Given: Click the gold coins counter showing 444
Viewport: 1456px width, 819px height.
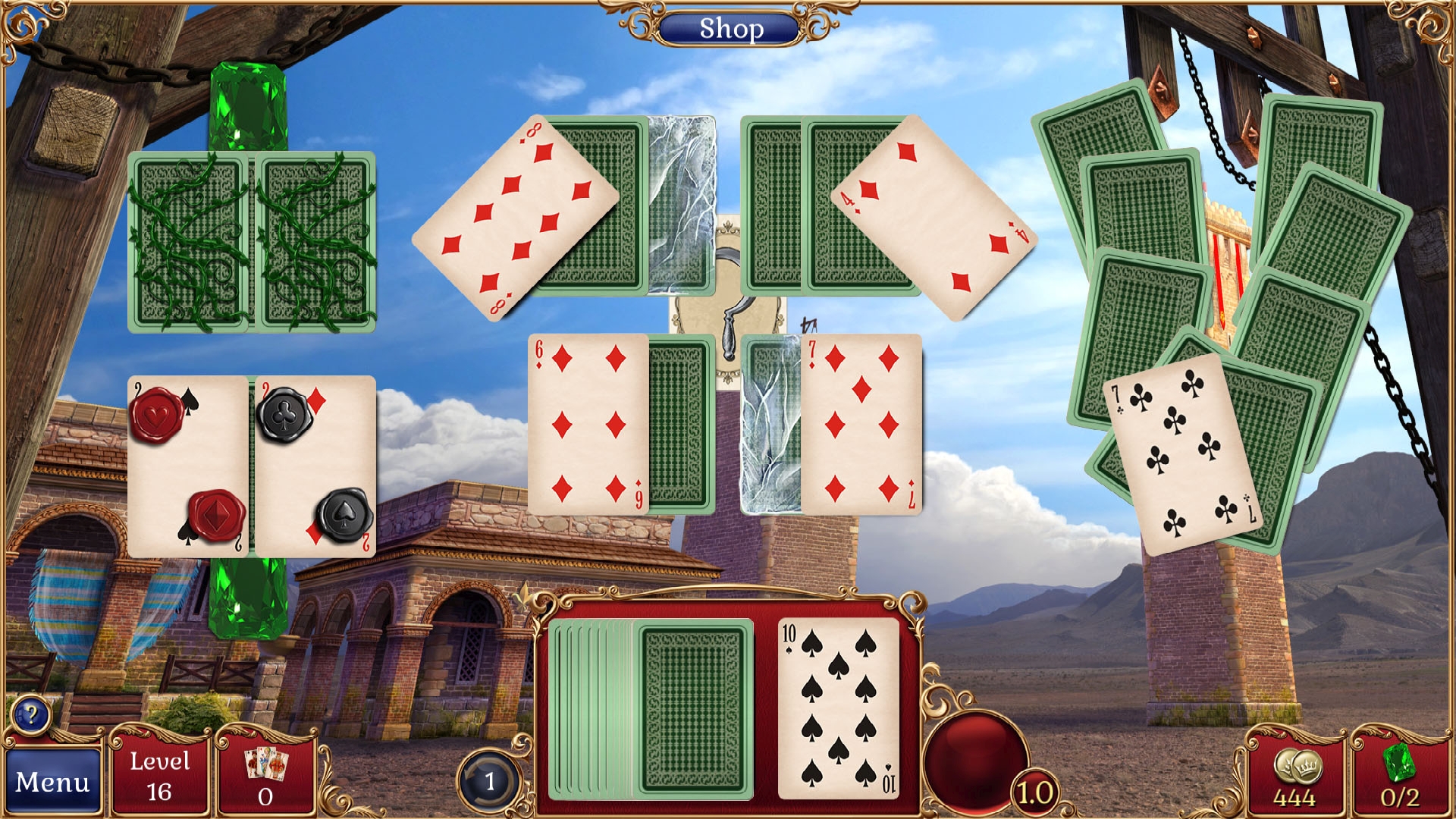Looking at the screenshot, I should (1300, 781).
